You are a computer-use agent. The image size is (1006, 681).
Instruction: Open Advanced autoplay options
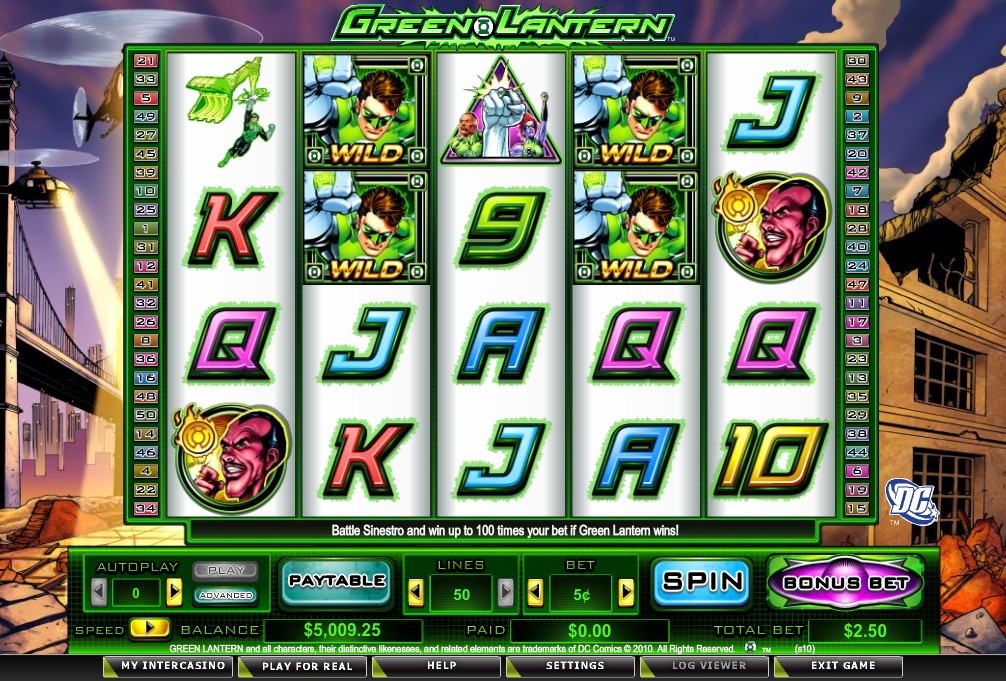226,595
